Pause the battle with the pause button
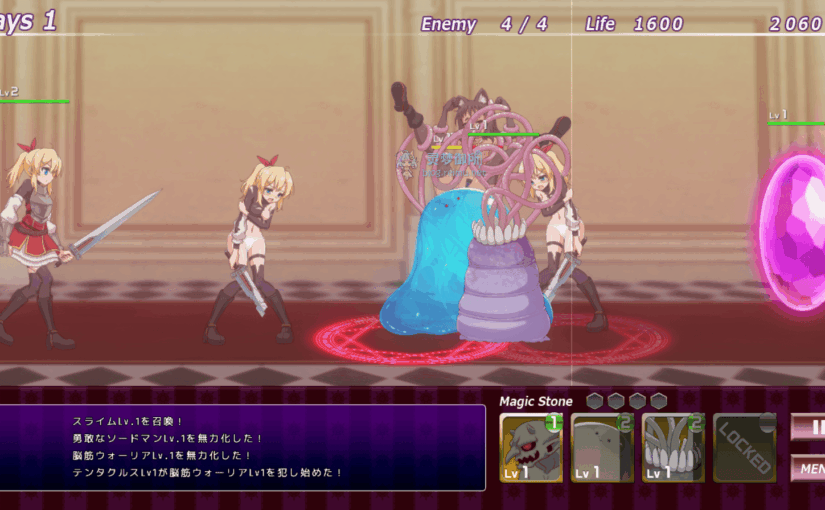Image resolution: width=825 pixels, height=510 pixels. pyautogui.click(x=812, y=427)
